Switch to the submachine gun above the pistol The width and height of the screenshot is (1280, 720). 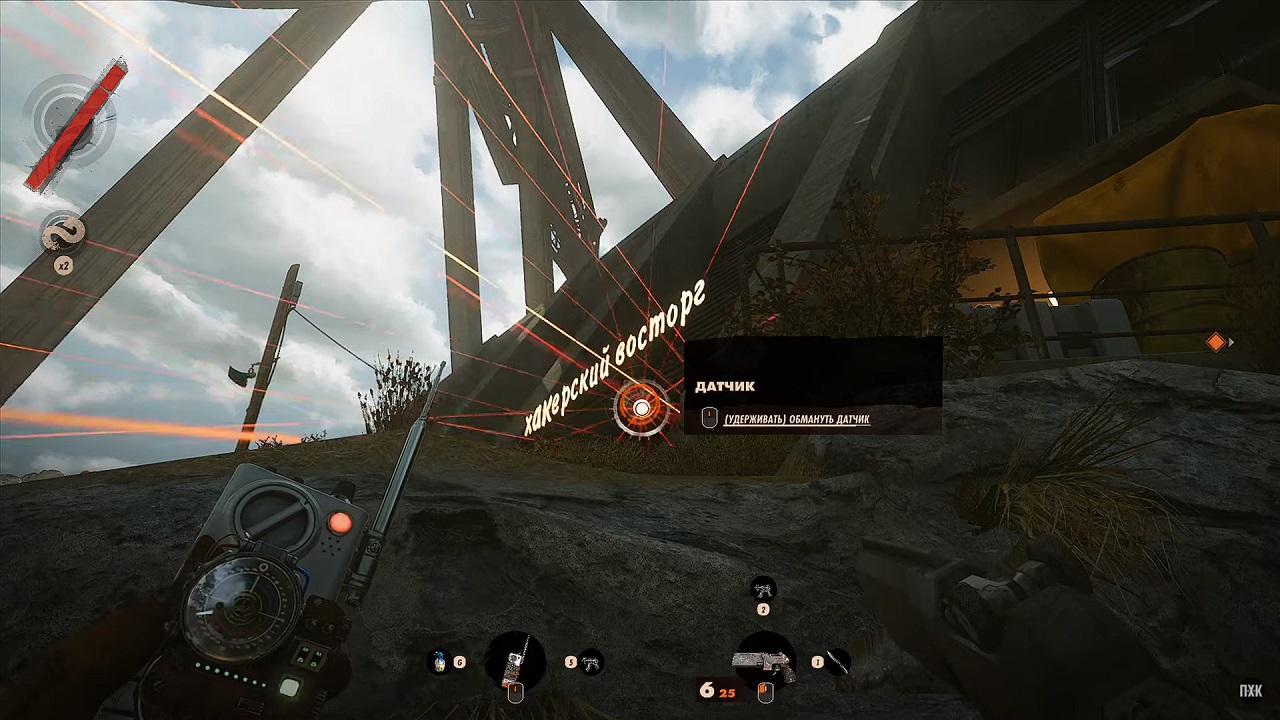tap(763, 588)
